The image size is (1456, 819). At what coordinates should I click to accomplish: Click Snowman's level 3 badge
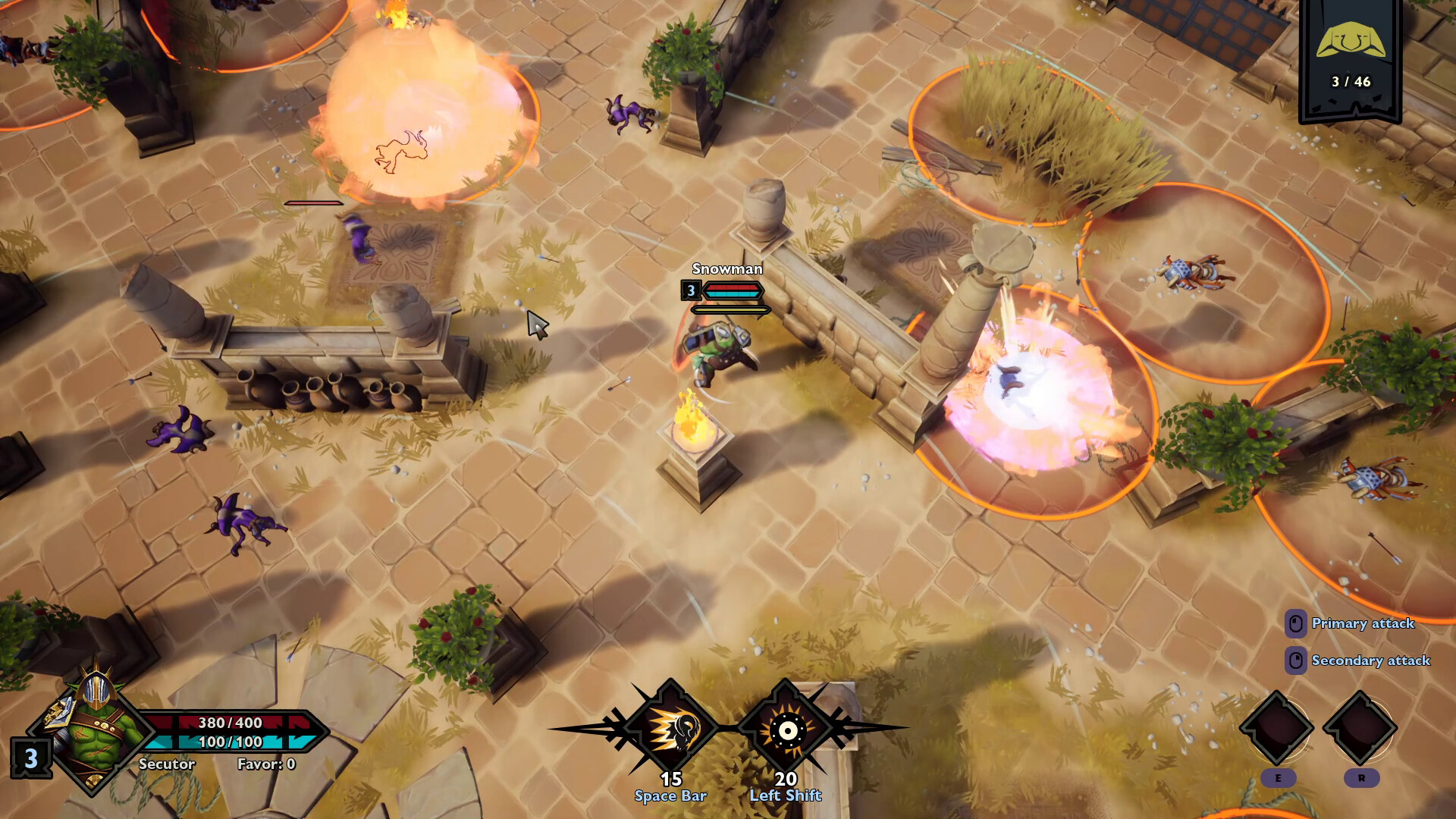tap(691, 290)
